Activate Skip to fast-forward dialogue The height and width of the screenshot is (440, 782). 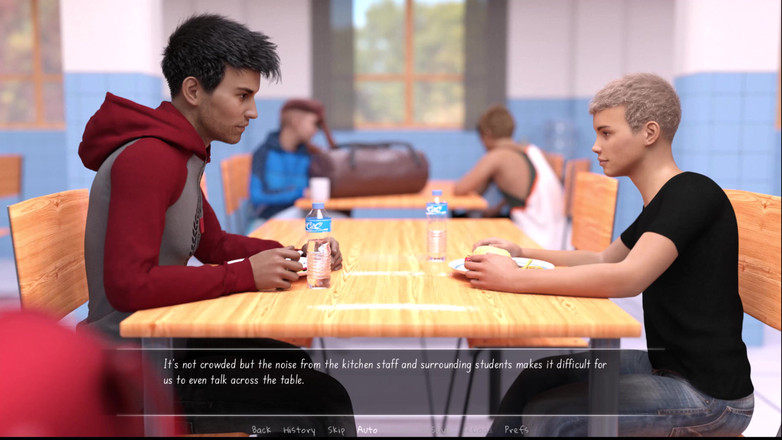[336, 430]
